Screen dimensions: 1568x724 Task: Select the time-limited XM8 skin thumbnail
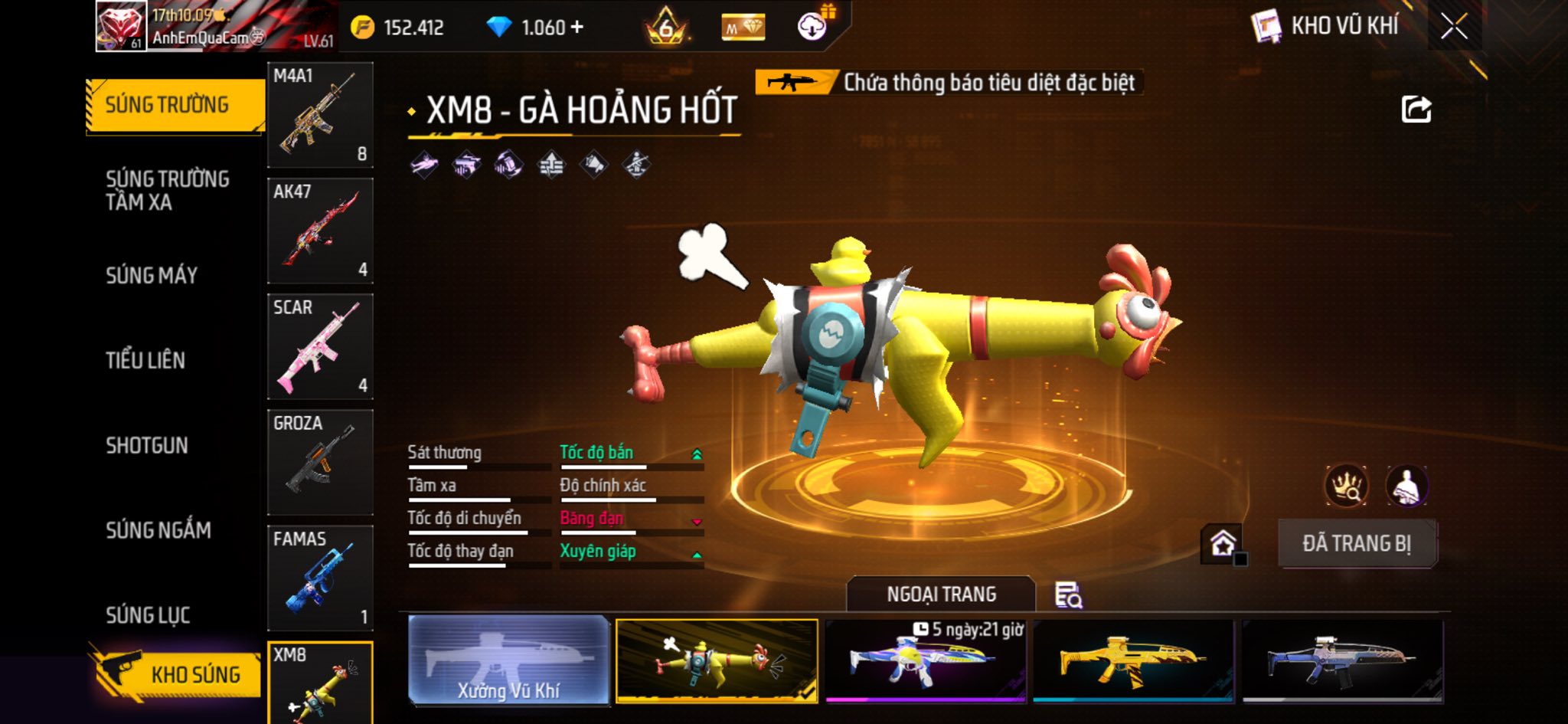coord(925,660)
